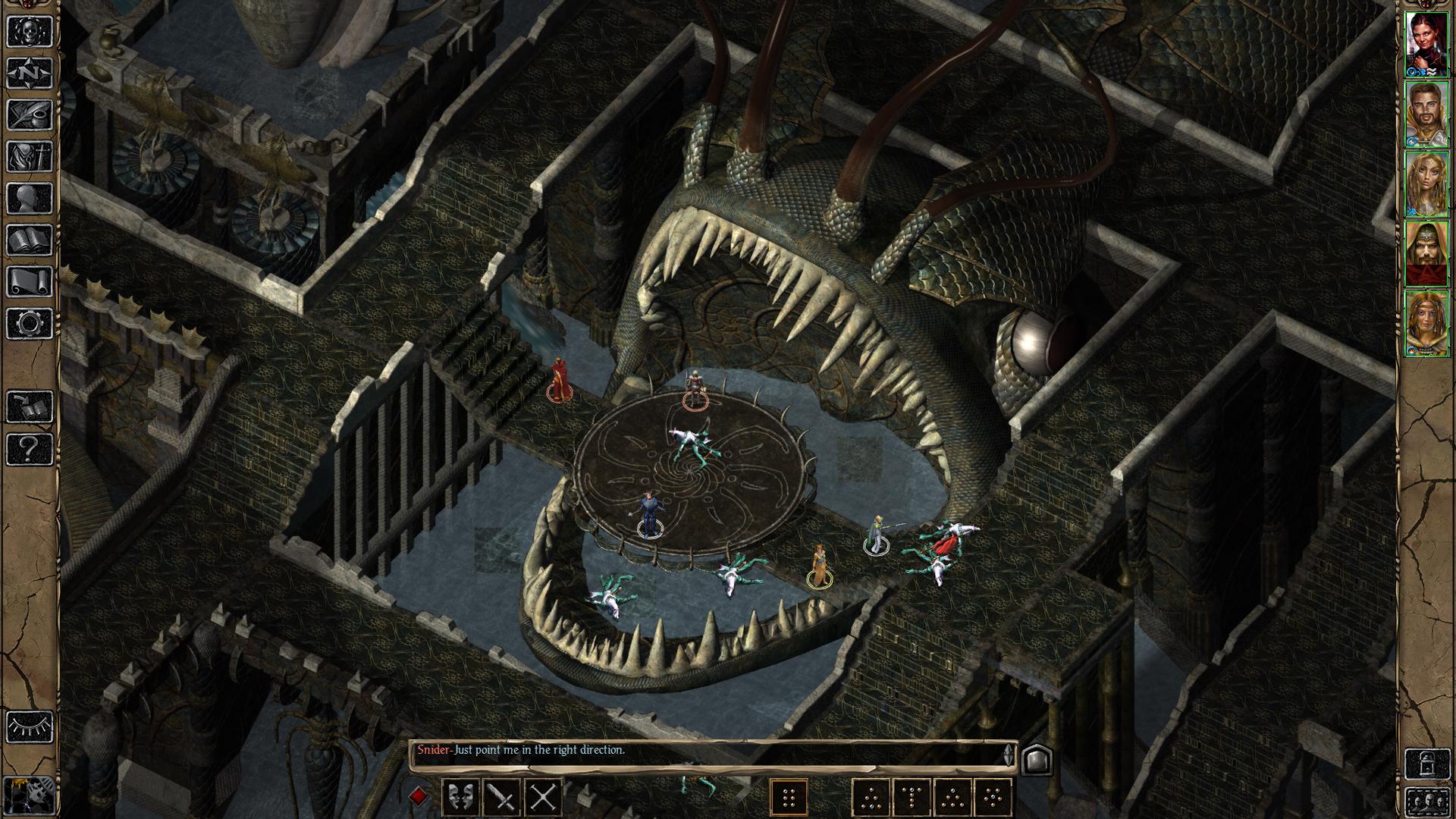1456x819 pixels.
Task: Toggle the lock icon below the portraits
Action: tap(1428, 764)
